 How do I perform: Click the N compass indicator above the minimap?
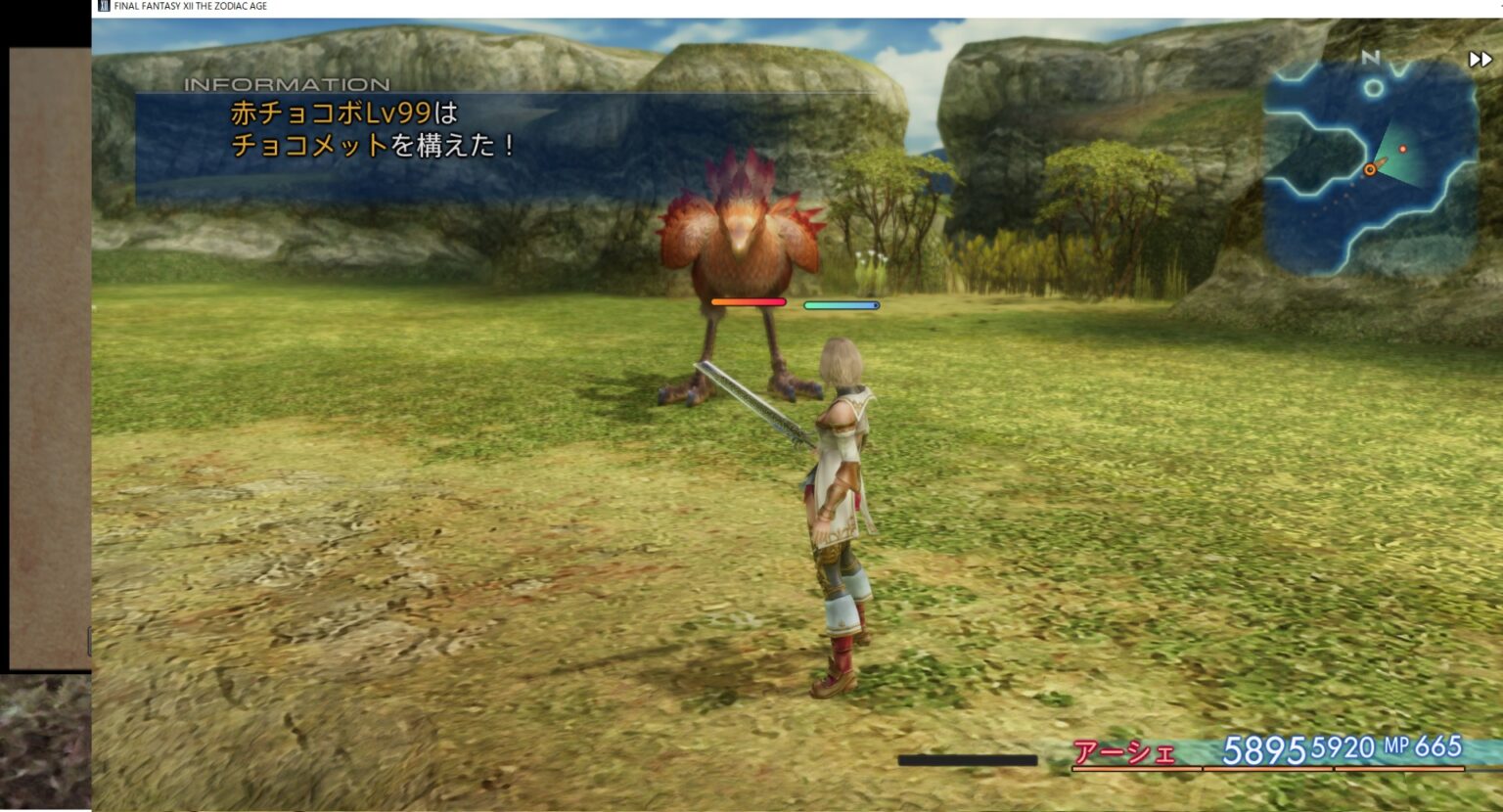(x=1371, y=59)
